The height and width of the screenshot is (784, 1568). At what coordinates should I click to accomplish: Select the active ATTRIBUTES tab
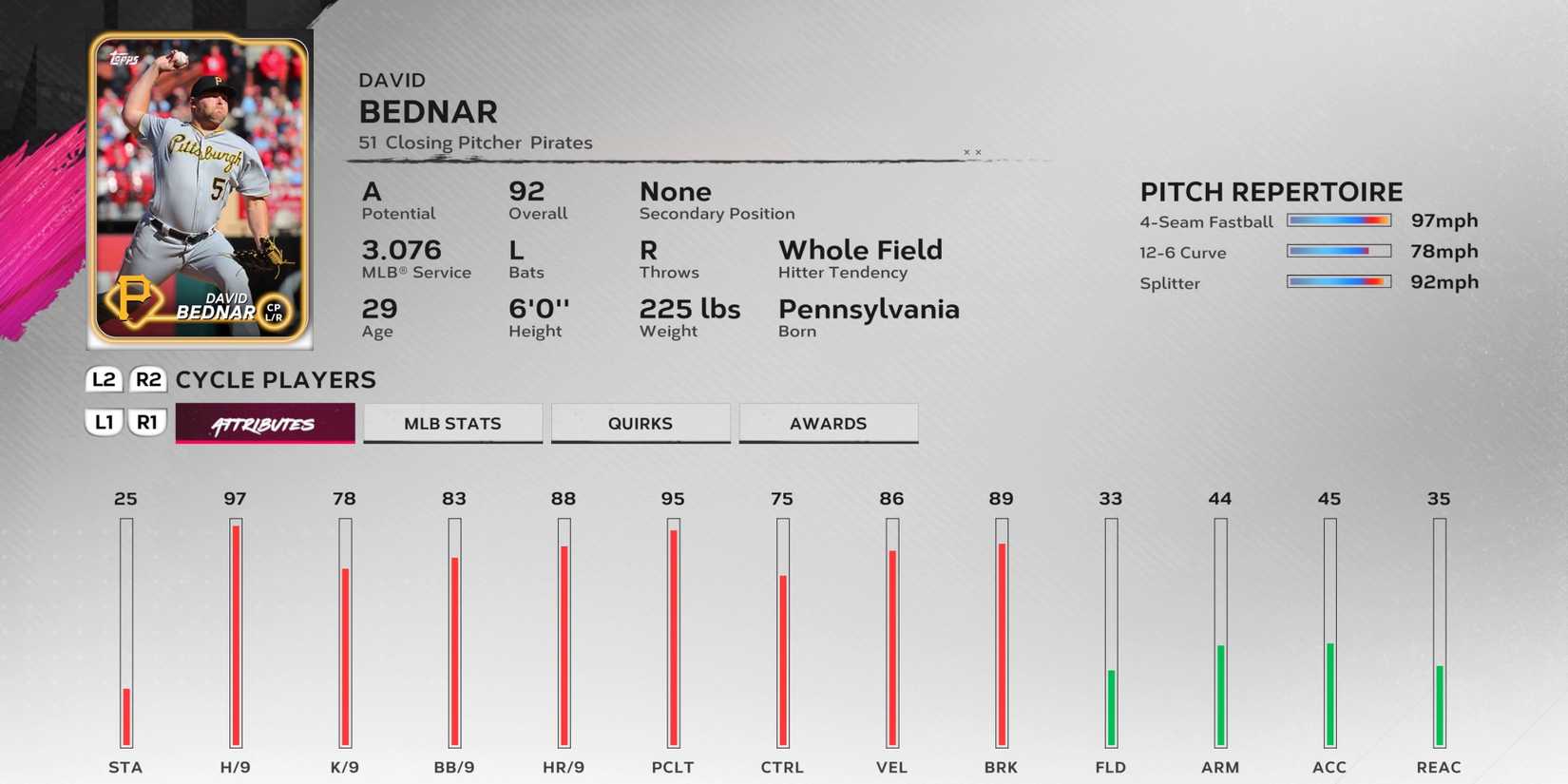[x=264, y=423]
